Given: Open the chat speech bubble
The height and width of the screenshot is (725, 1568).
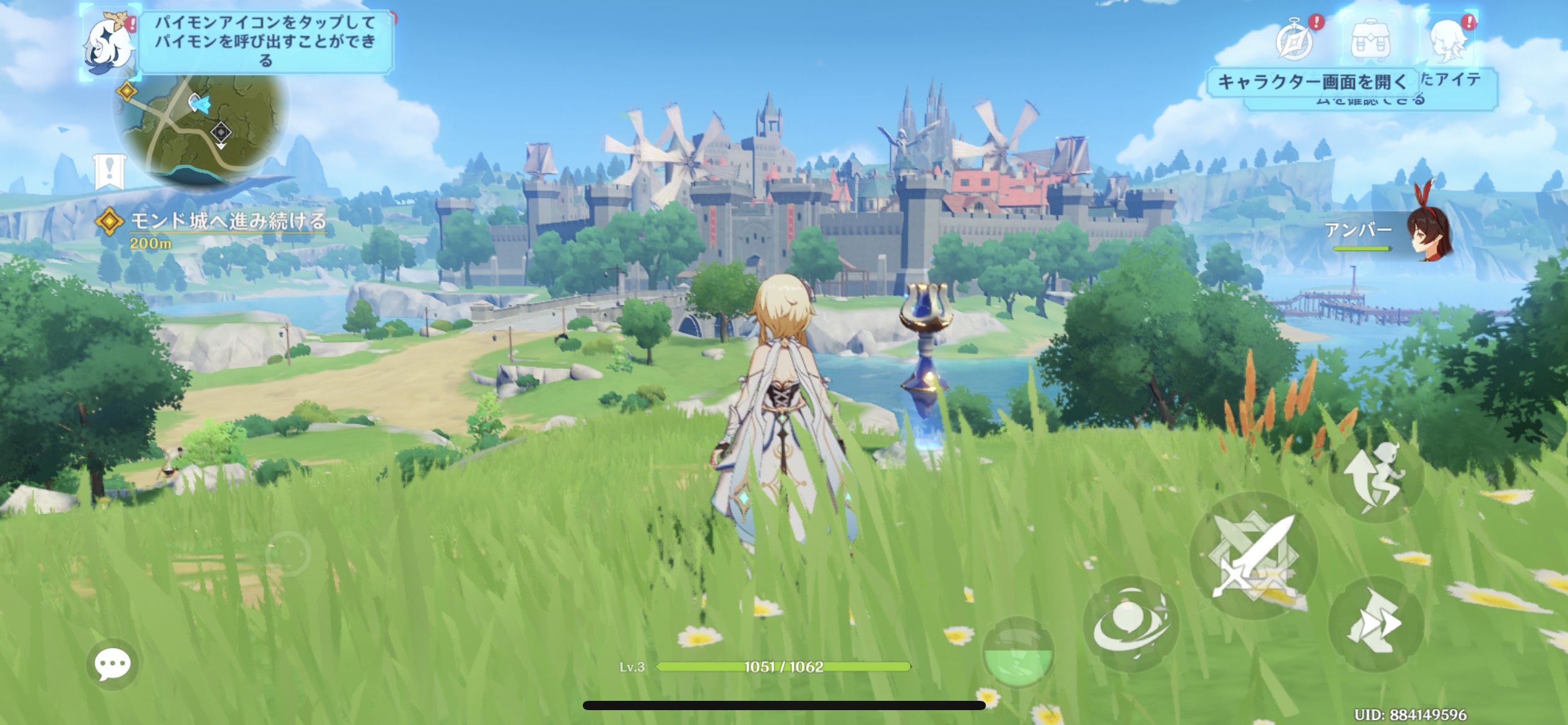Looking at the screenshot, I should pyautogui.click(x=113, y=664).
